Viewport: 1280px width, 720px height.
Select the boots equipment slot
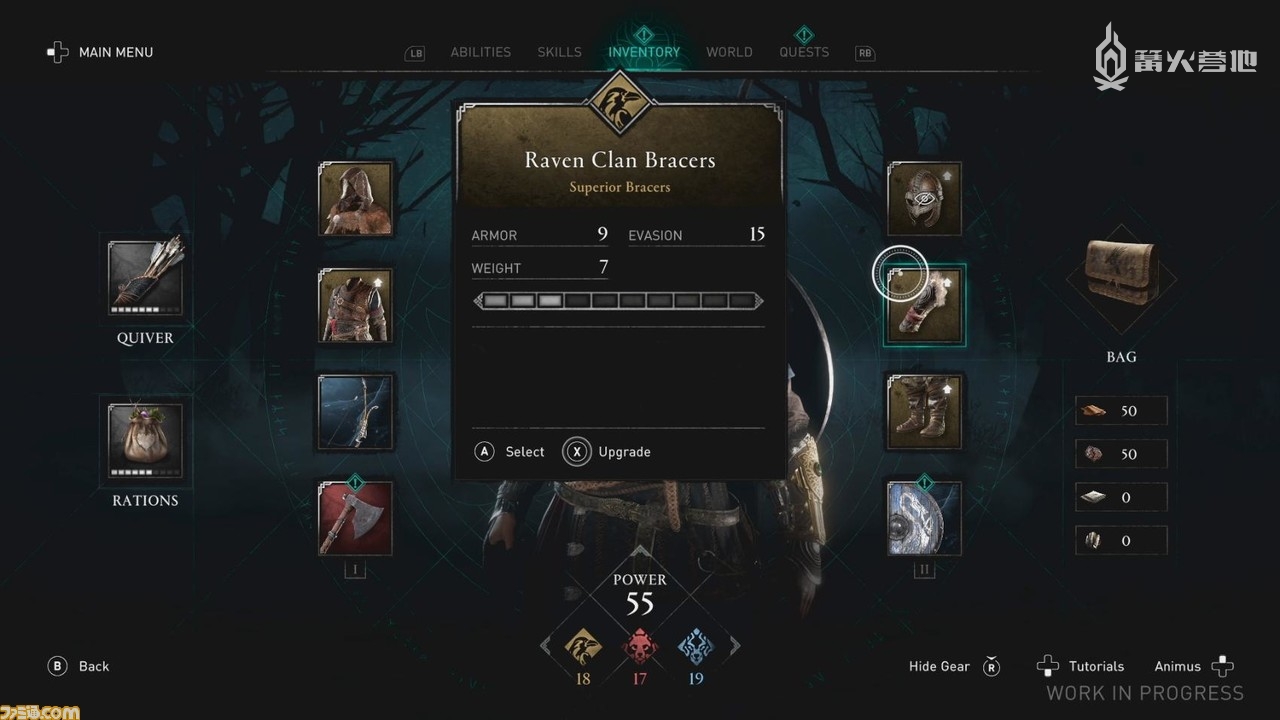point(924,411)
